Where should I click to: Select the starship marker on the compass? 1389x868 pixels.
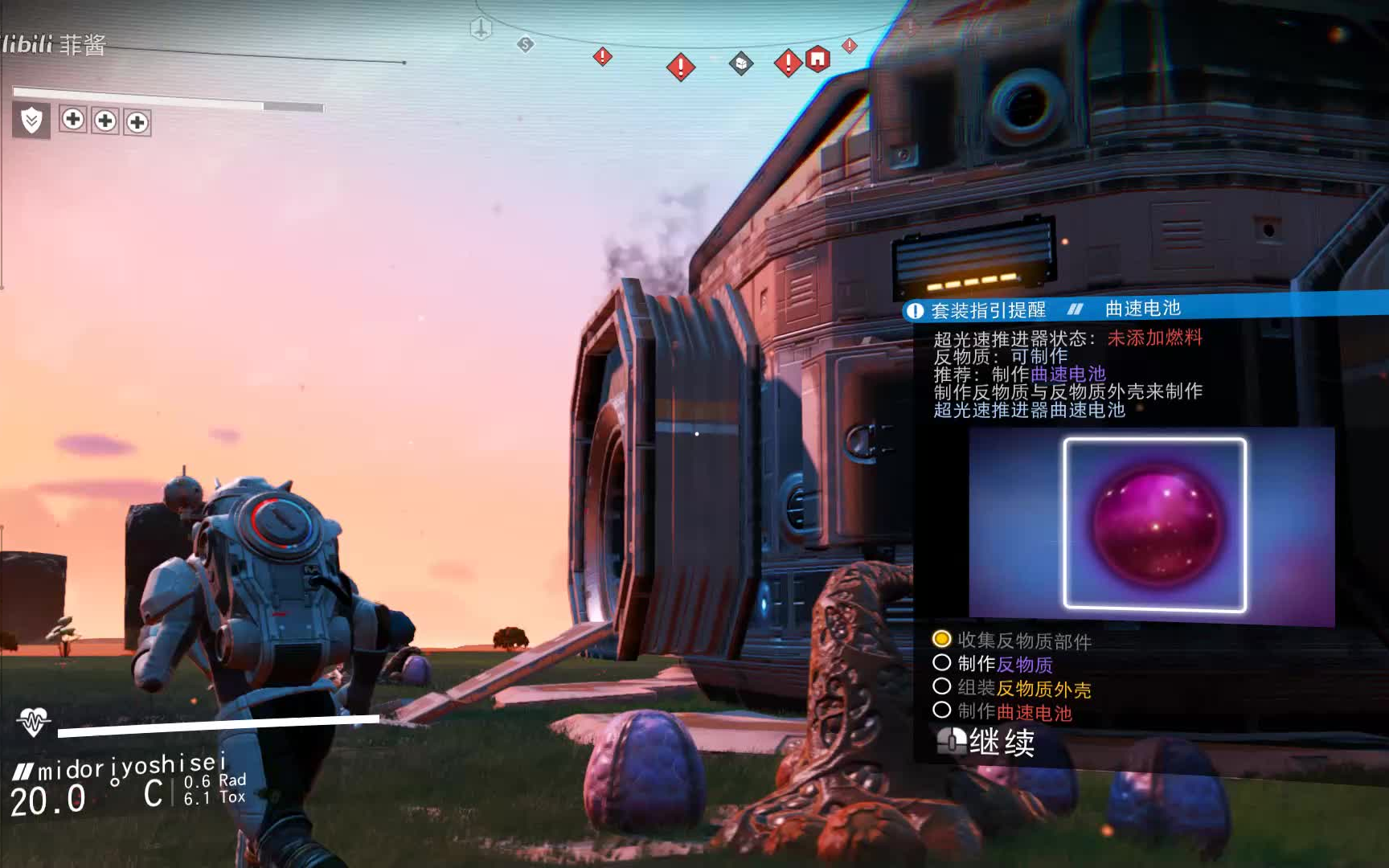[x=481, y=29]
